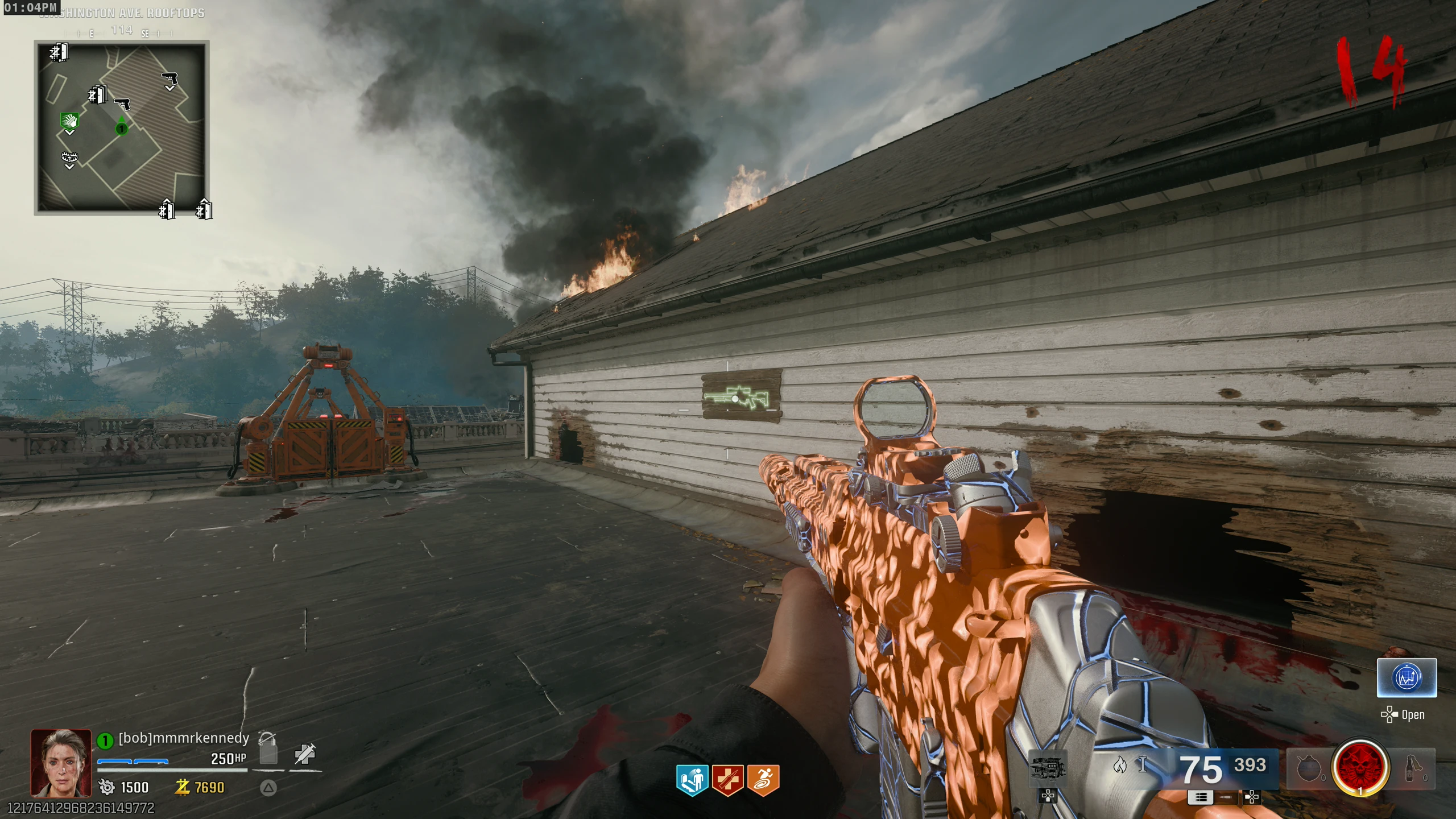Click the salvage gear icon

click(x=106, y=787)
